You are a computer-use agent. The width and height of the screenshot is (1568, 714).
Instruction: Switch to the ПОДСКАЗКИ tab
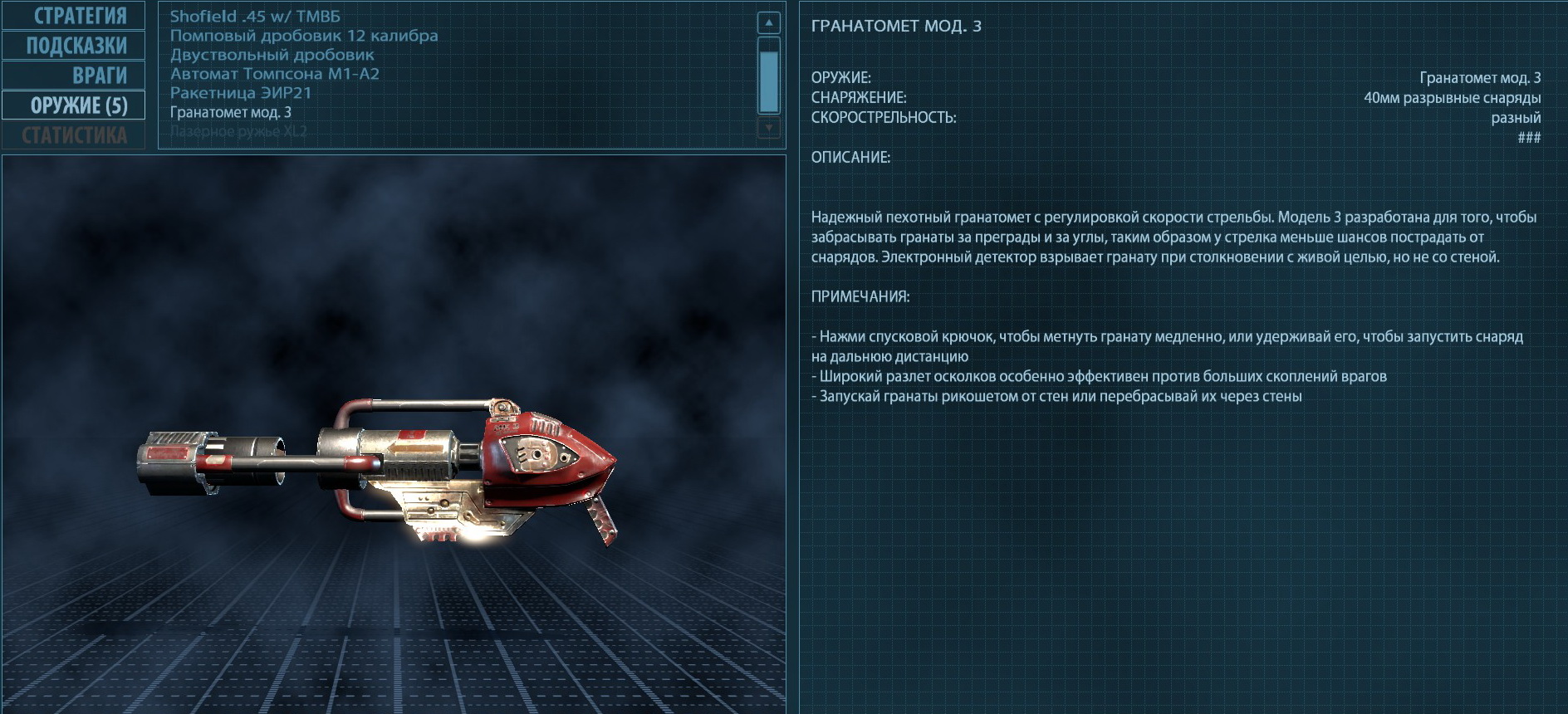(x=74, y=46)
